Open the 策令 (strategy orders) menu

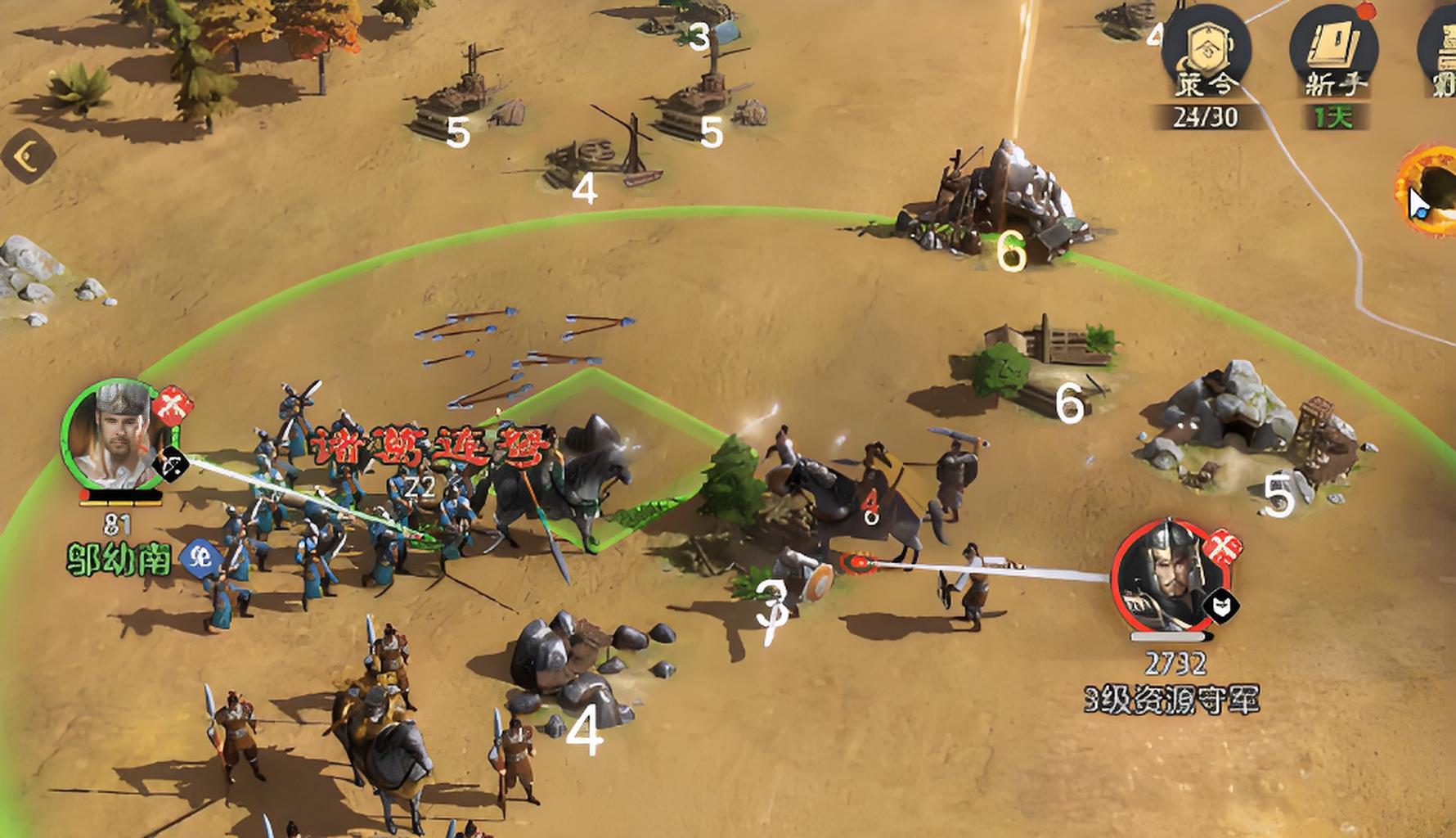1206,51
